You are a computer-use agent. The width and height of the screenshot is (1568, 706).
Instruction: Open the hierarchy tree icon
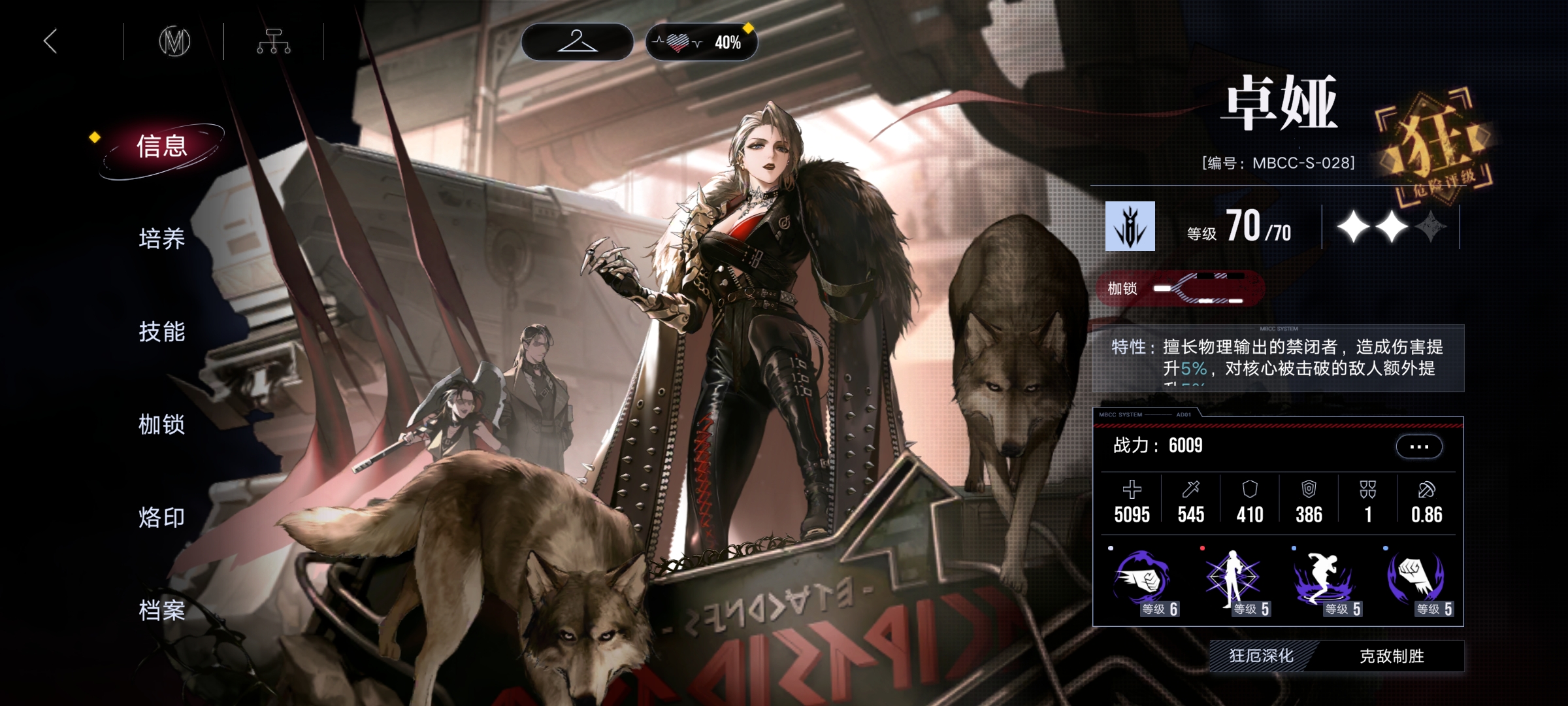coord(274,42)
